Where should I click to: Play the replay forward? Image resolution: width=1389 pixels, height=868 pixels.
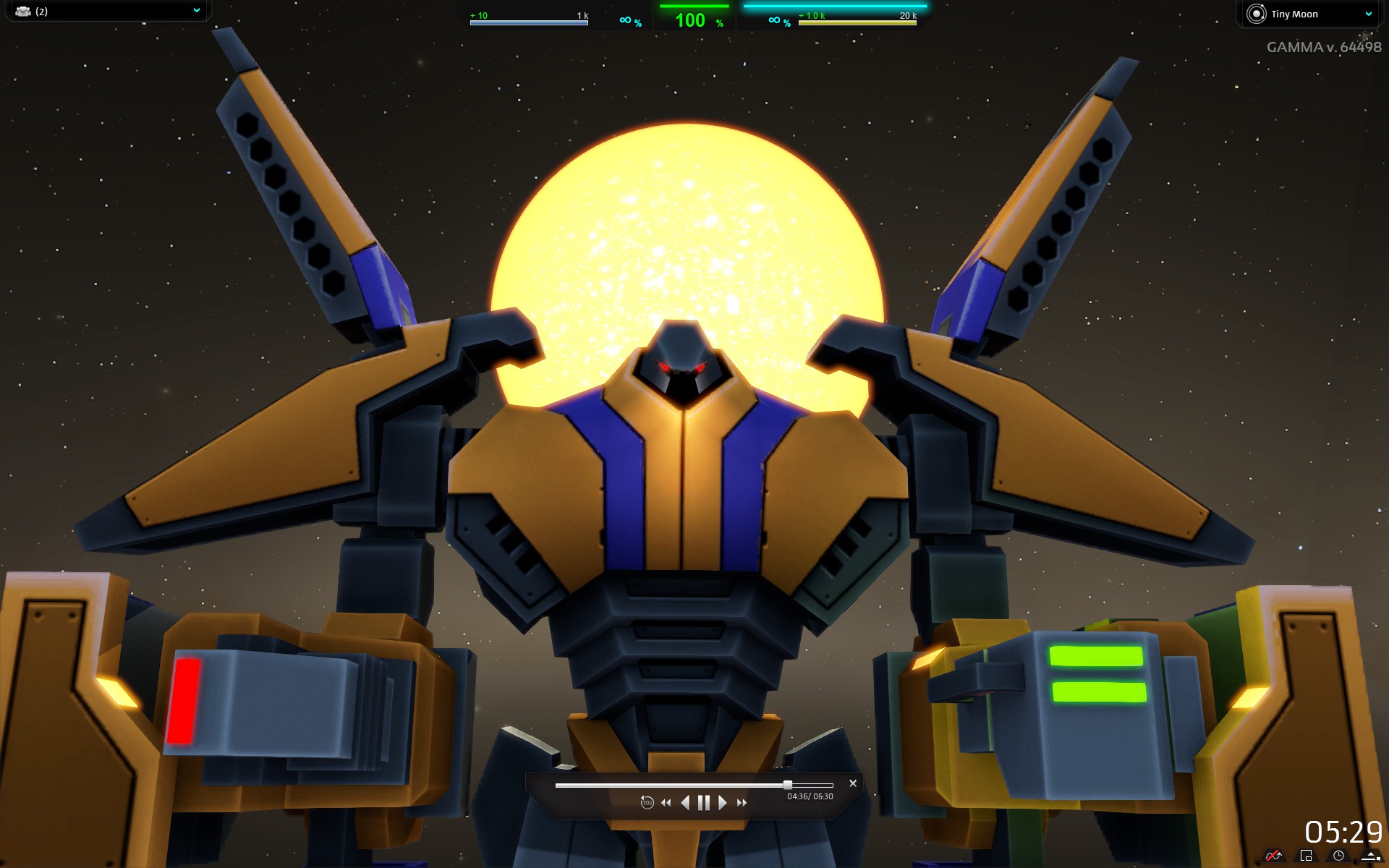point(722,803)
